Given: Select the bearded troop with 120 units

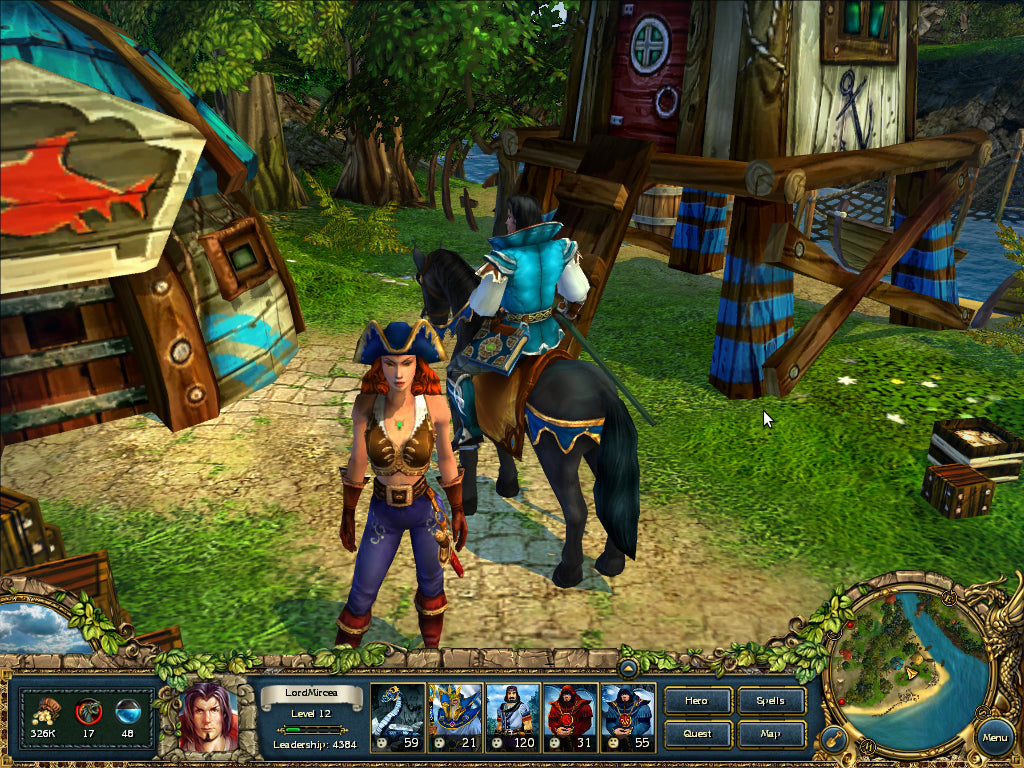Looking at the screenshot, I should pos(513,717).
